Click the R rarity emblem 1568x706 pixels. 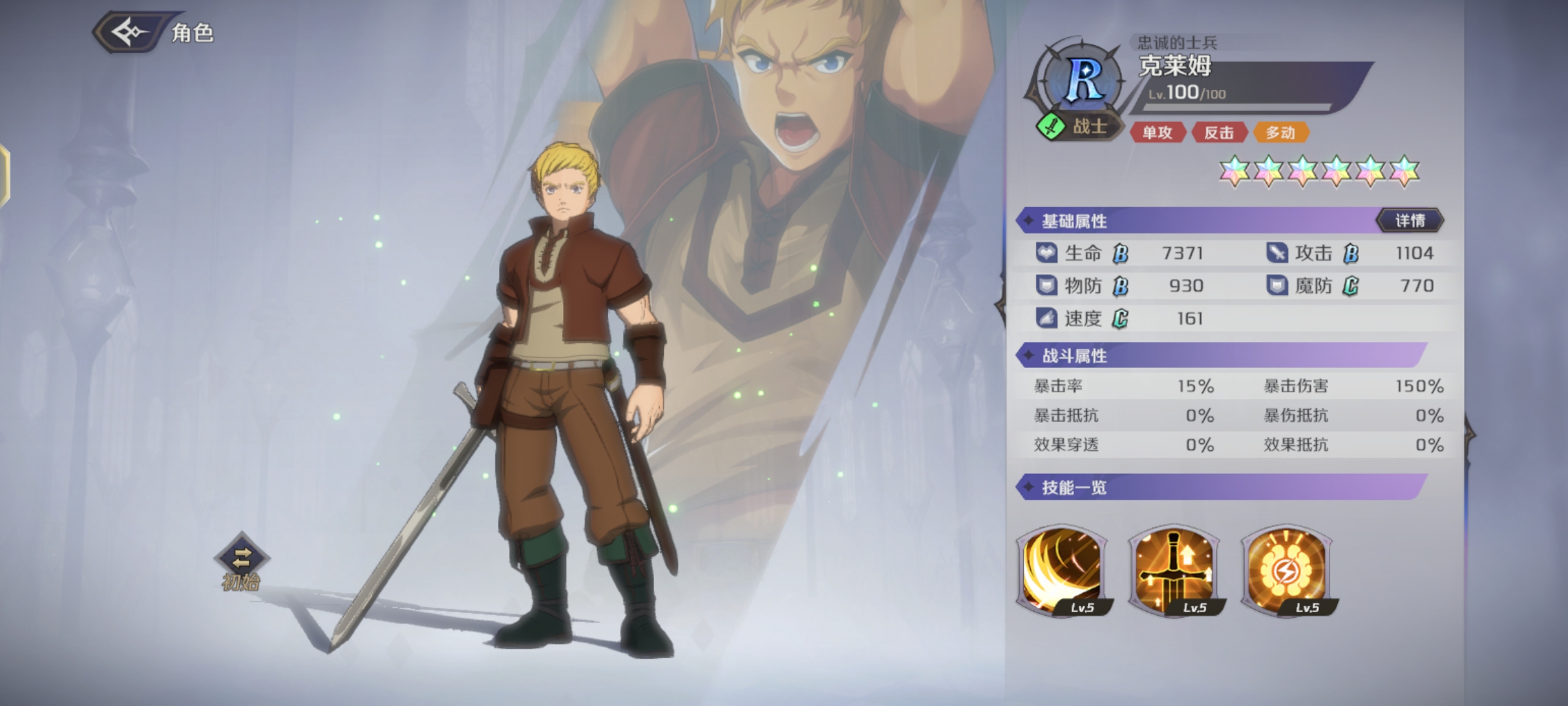pyautogui.click(x=1084, y=80)
